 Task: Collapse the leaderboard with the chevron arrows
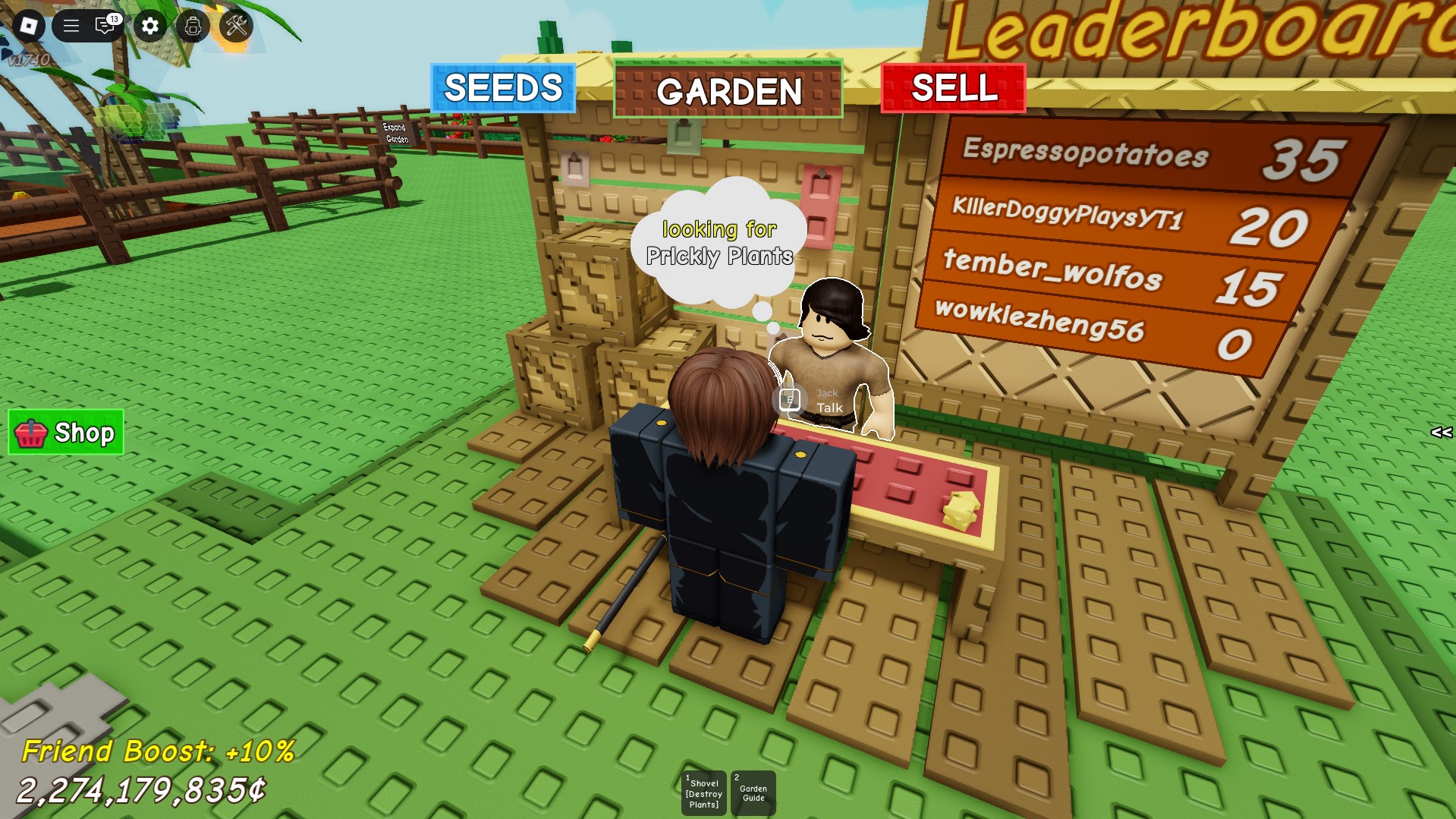click(x=1440, y=433)
